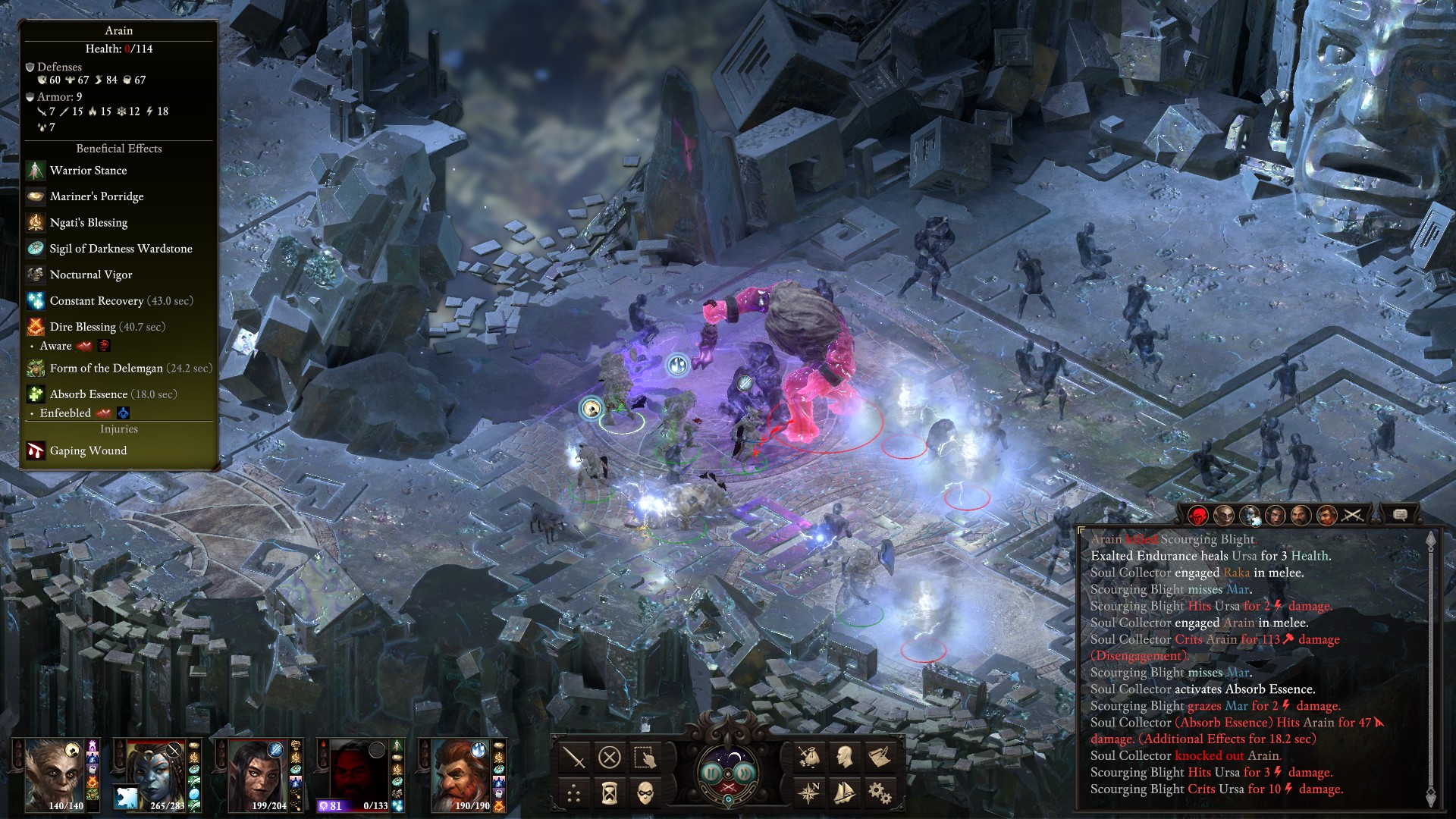Select knocked-out Arain's red portrait
The image size is (1456, 819).
(360, 773)
